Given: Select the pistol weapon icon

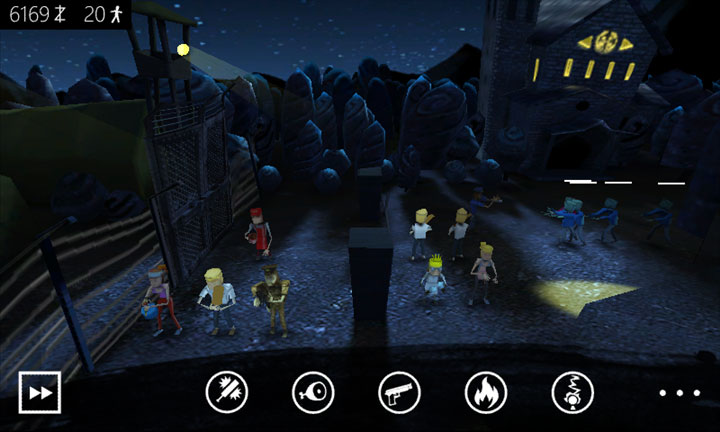Looking at the screenshot, I should point(400,392).
